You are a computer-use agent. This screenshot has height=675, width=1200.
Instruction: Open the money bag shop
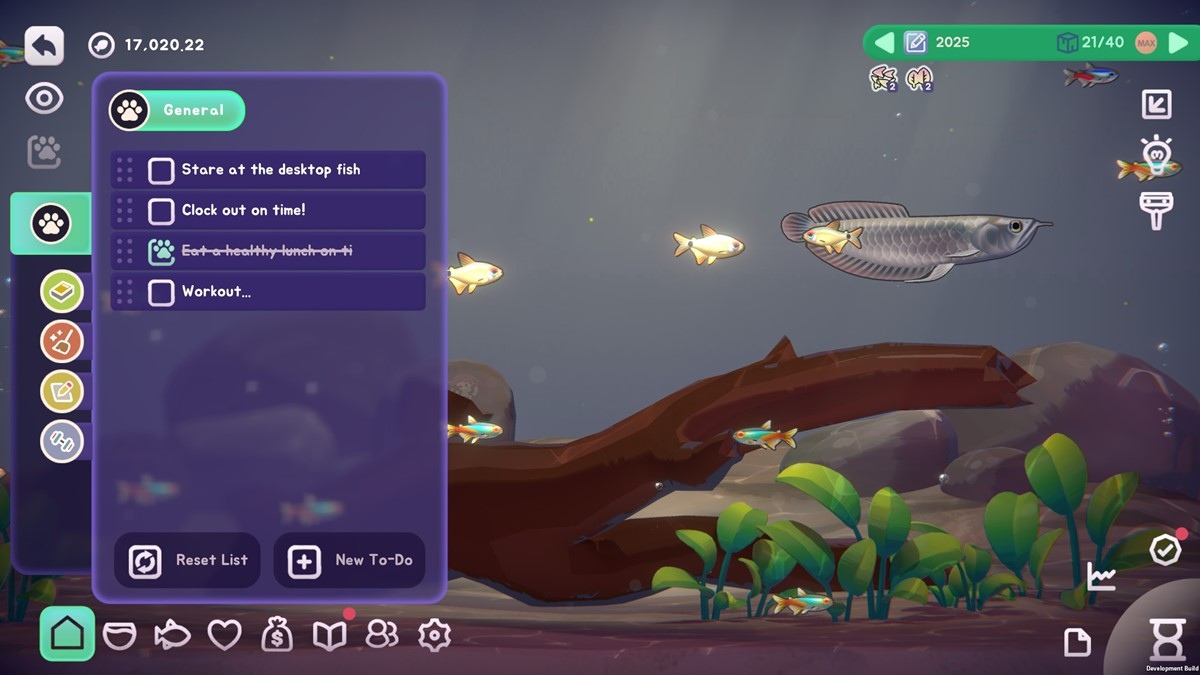coord(277,635)
